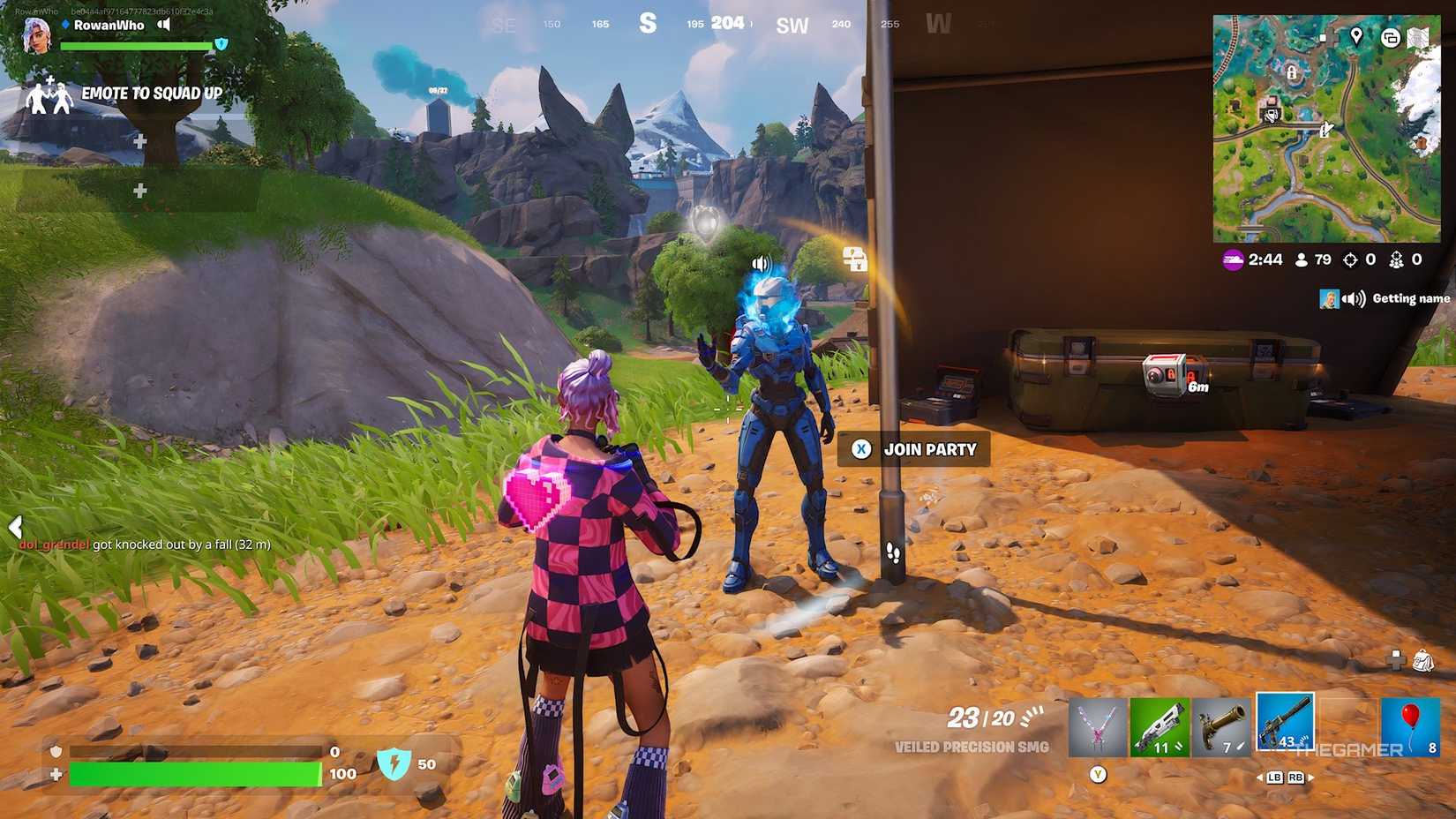Expand weapon slots right with the RB arrow
This screenshot has width=1456, height=819.
(x=1295, y=778)
